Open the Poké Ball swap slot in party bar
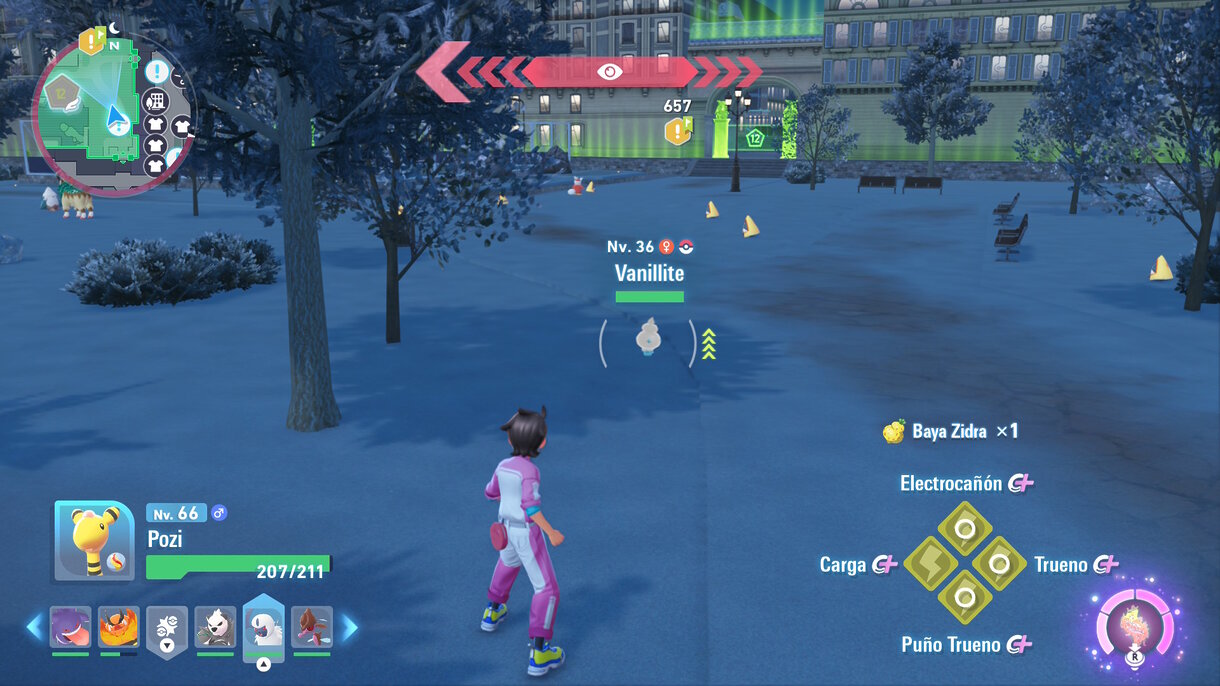Viewport: 1220px width, 686px height. pyautogui.click(x=167, y=628)
